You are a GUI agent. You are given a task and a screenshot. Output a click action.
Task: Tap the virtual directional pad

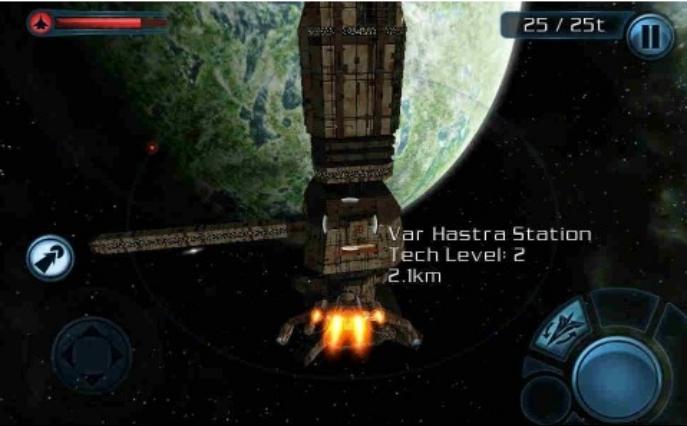[x=91, y=353]
